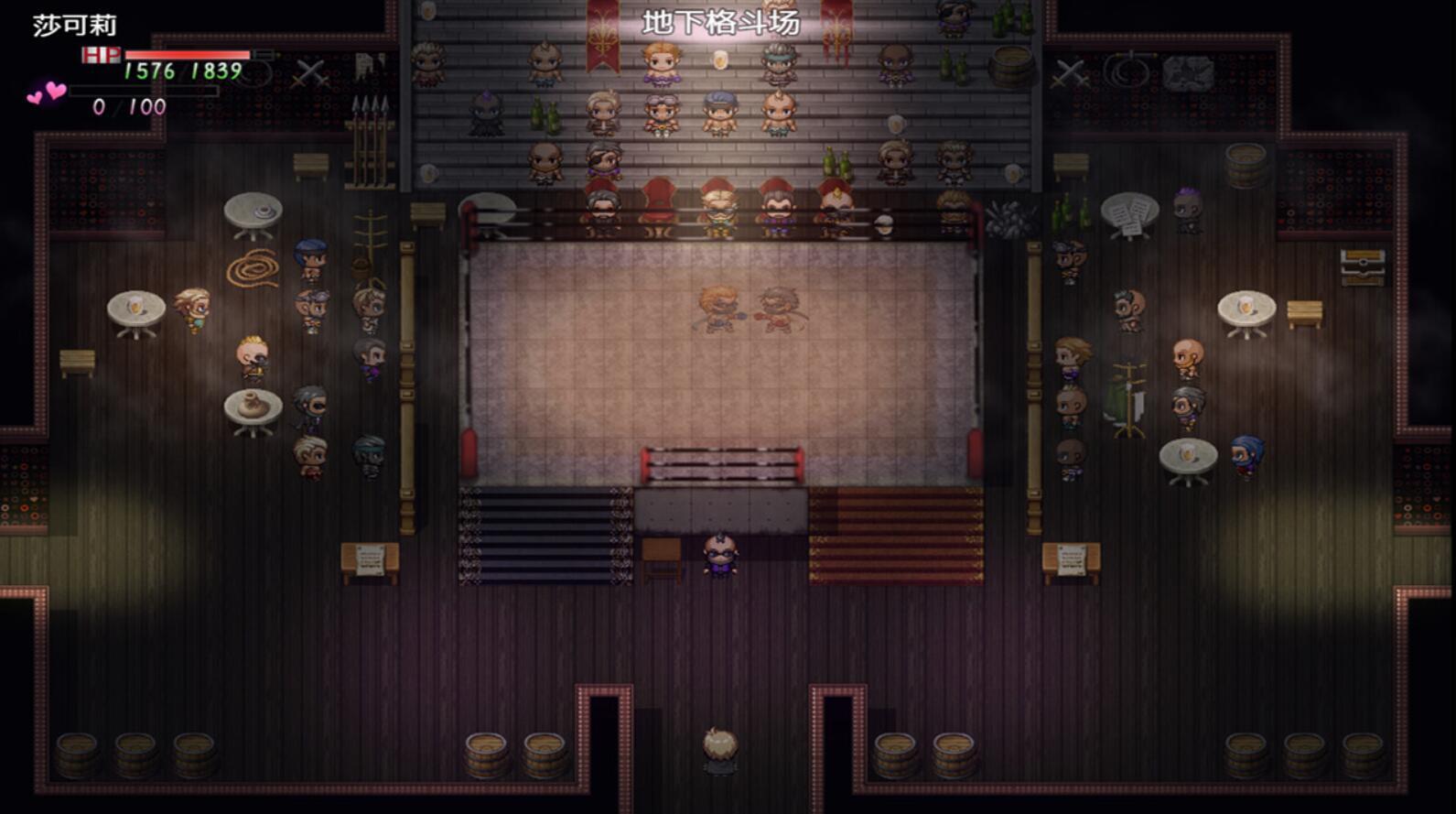
Task: Select the clay pot on the left table
Action: click(x=251, y=403)
